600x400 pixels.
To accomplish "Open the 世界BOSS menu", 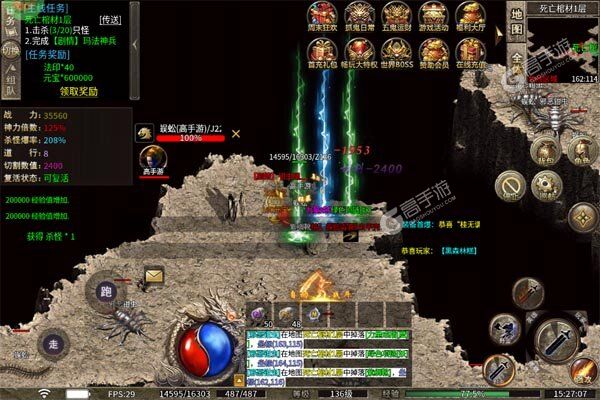I will click(x=395, y=52).
